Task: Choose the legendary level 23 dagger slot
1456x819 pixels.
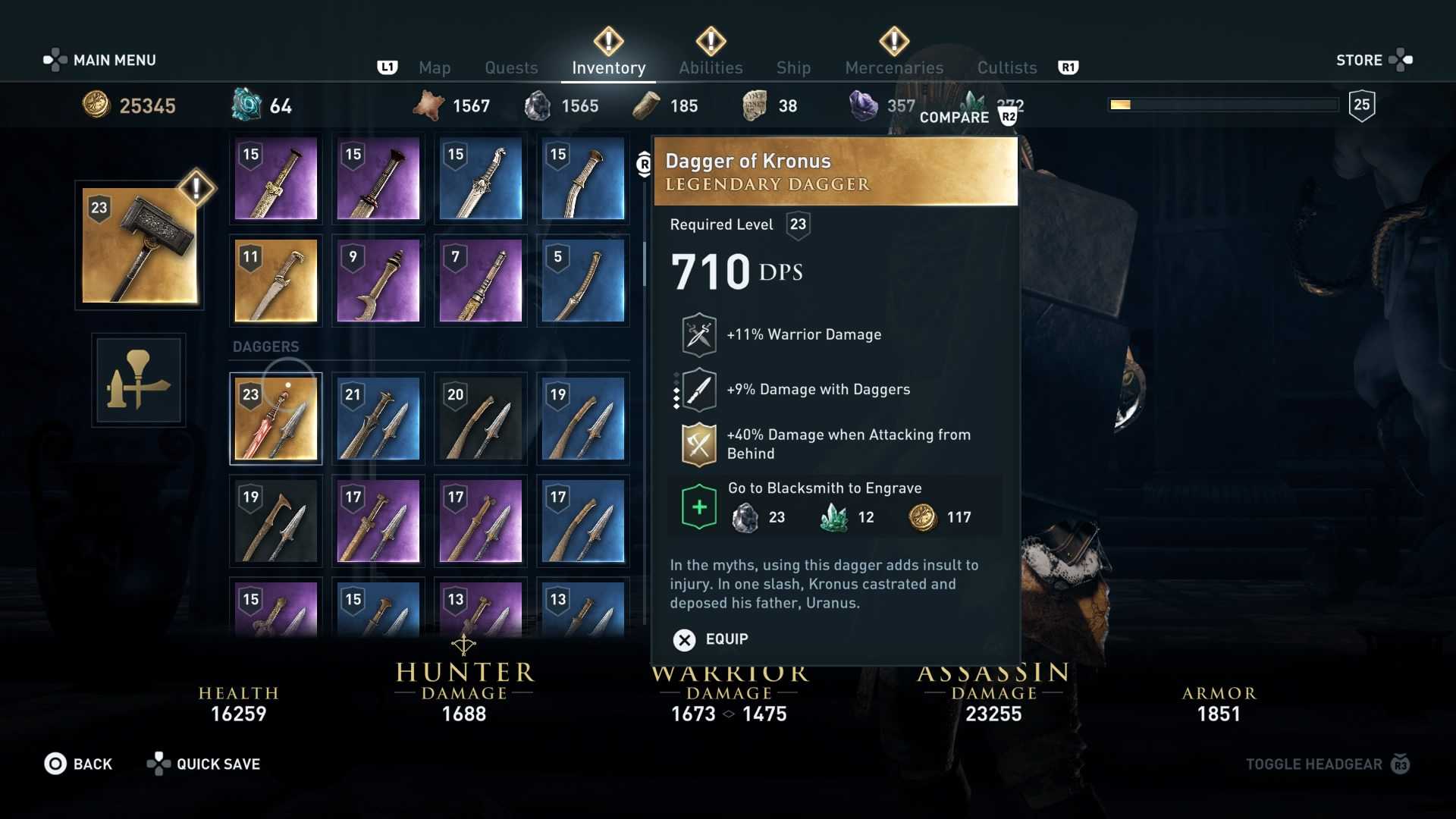Action: click(276, 419)
